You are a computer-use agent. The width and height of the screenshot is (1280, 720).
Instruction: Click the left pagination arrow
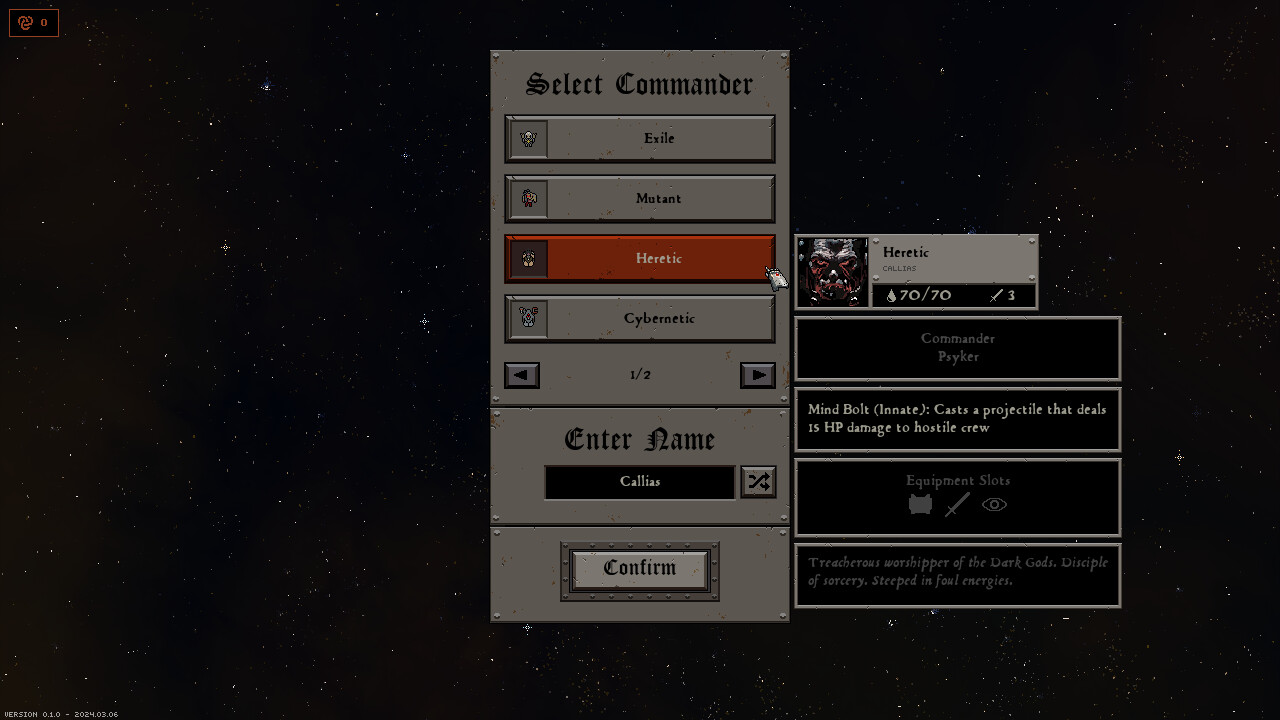click(x=521, y=375)
